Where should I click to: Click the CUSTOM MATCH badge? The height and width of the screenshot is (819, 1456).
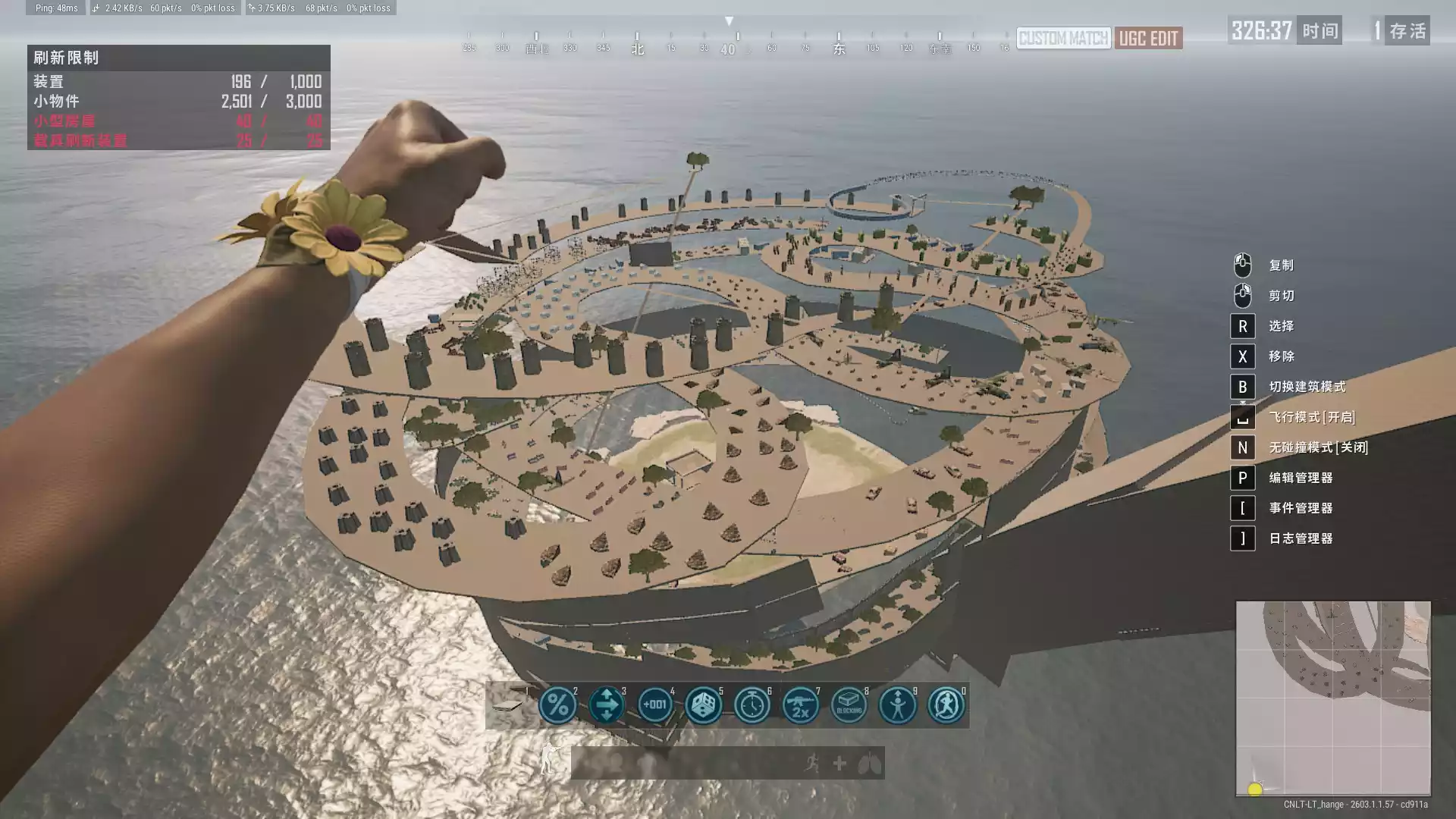pyautogui.click(x=1063, y=39)
